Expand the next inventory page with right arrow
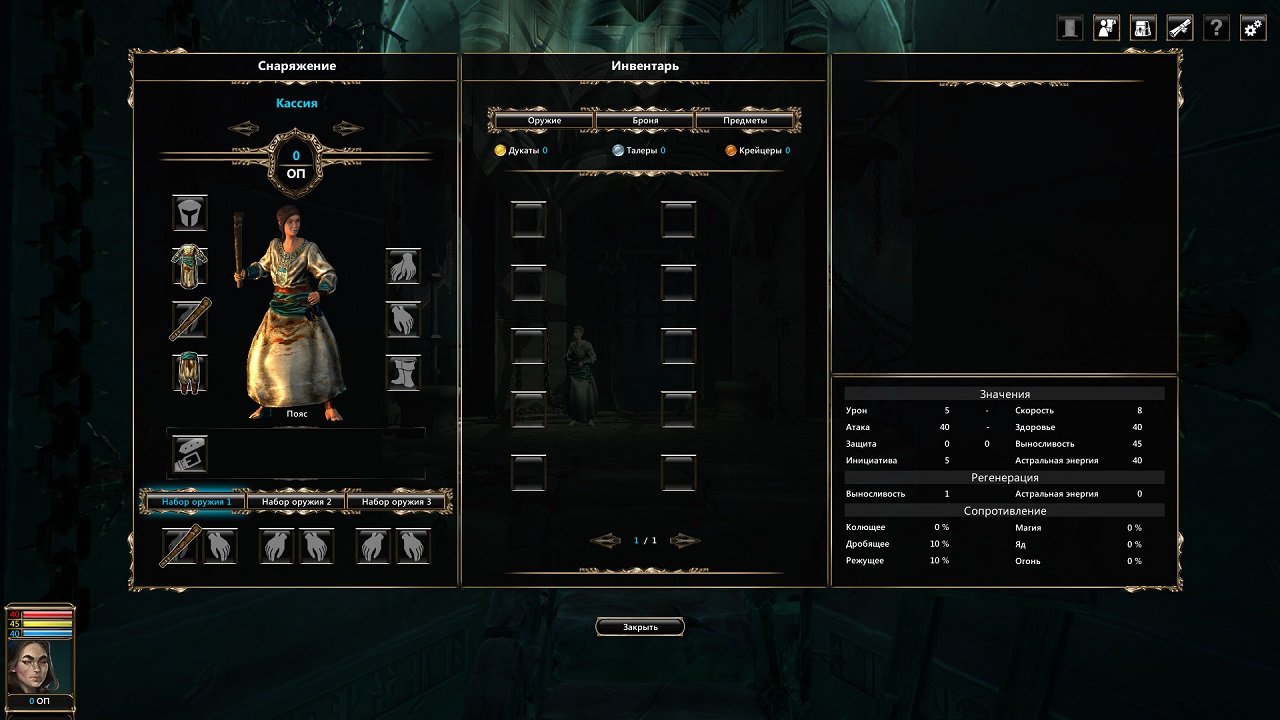Image resolution: width=1280 pixels, height=720 pixels. 684,540
